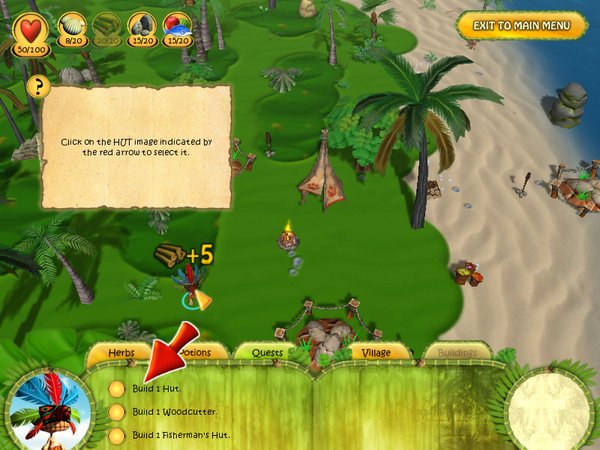Click the seashell resource icon
Screen dimensions: 600x450
pyautogui.click(x=73, y=25)
